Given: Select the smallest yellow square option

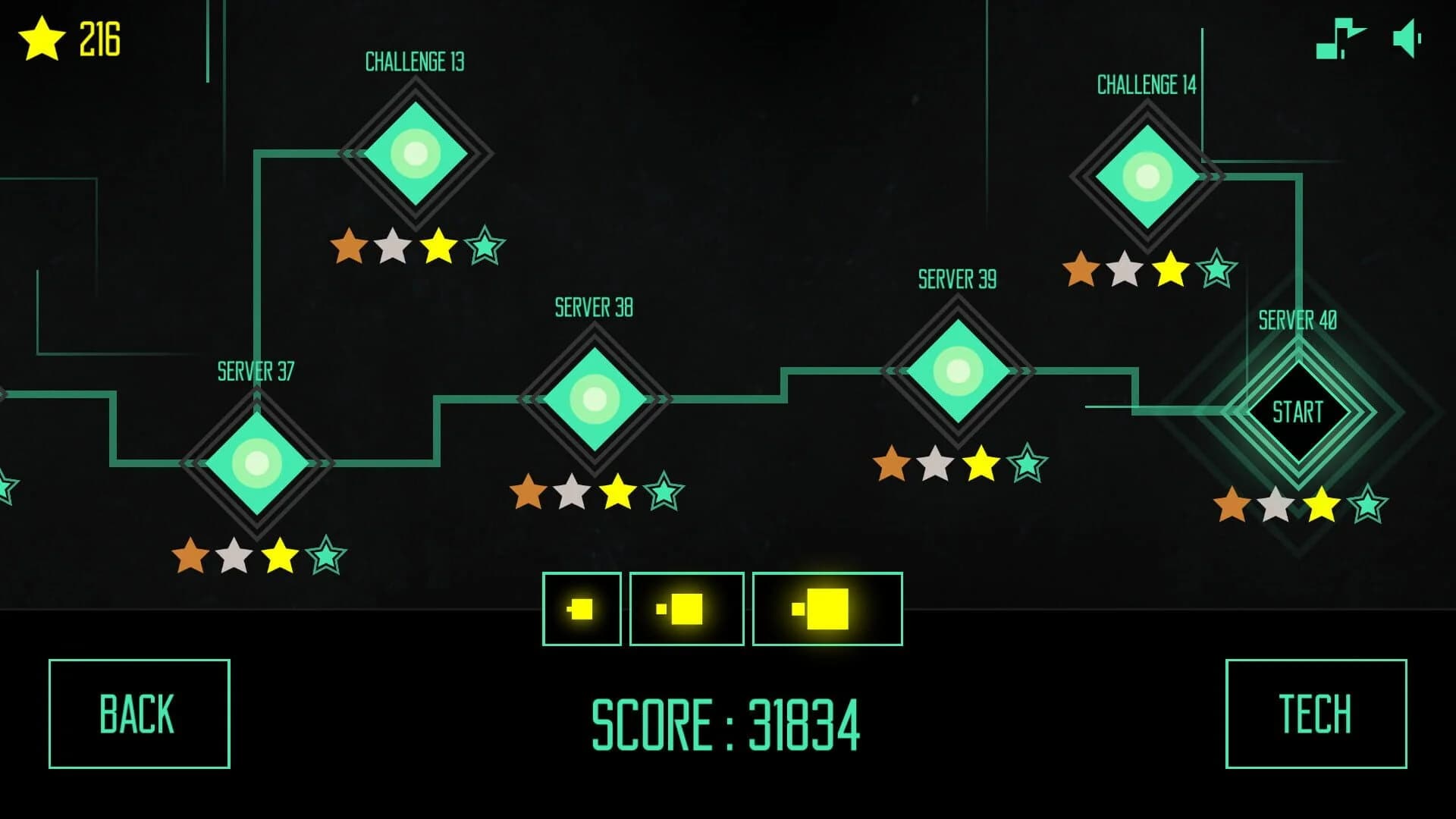Looking at the screenshot, I should (582, 609).
